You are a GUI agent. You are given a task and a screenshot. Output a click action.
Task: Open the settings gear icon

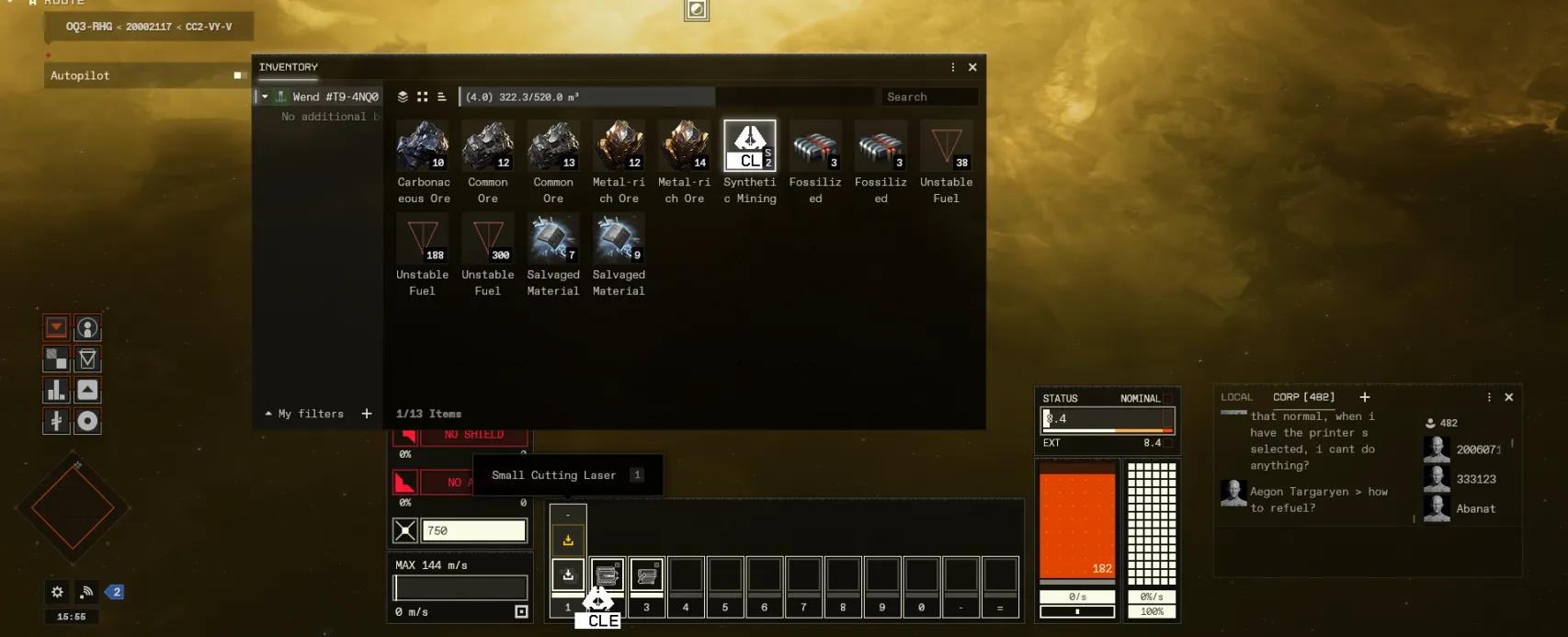(x=57, y=592)
